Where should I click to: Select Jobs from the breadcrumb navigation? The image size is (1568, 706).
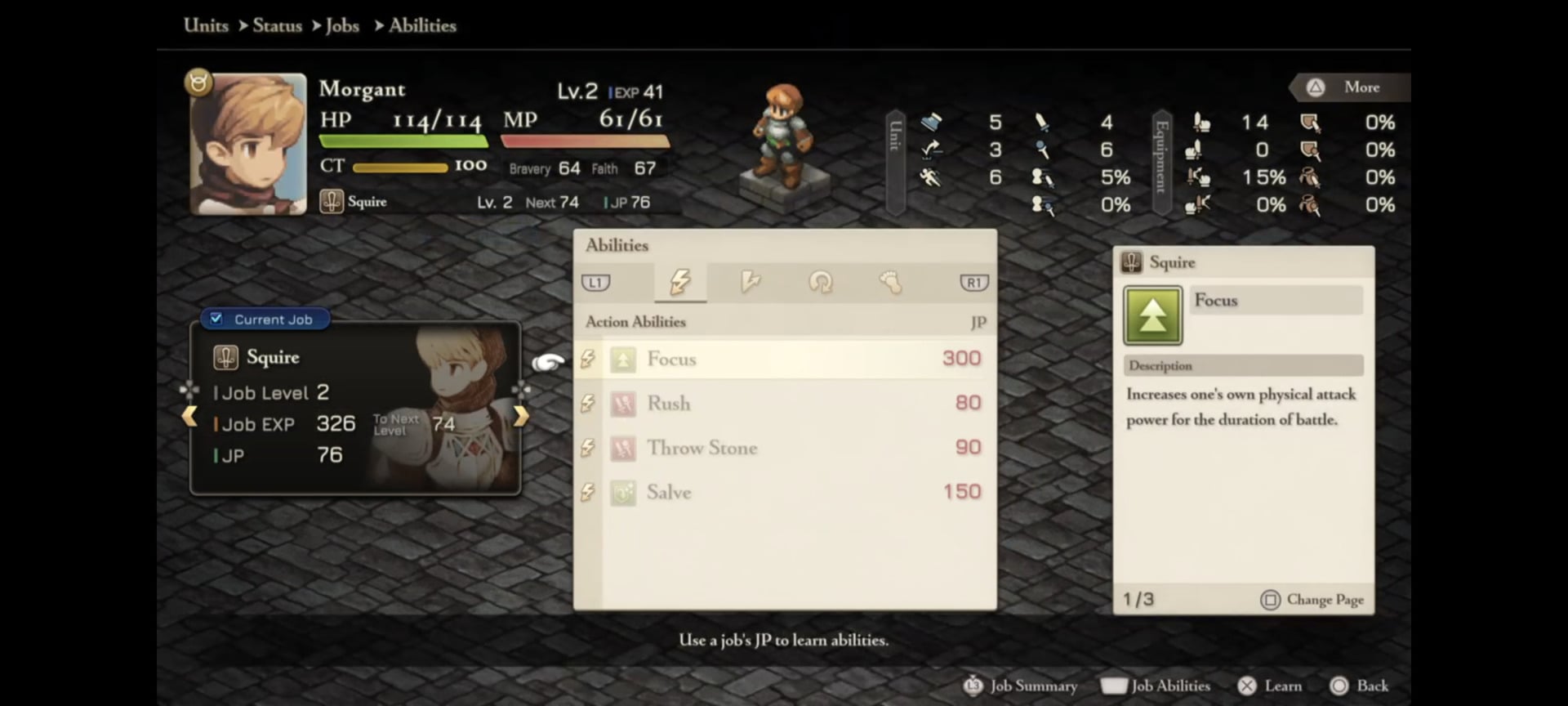[x=343, y=25]
